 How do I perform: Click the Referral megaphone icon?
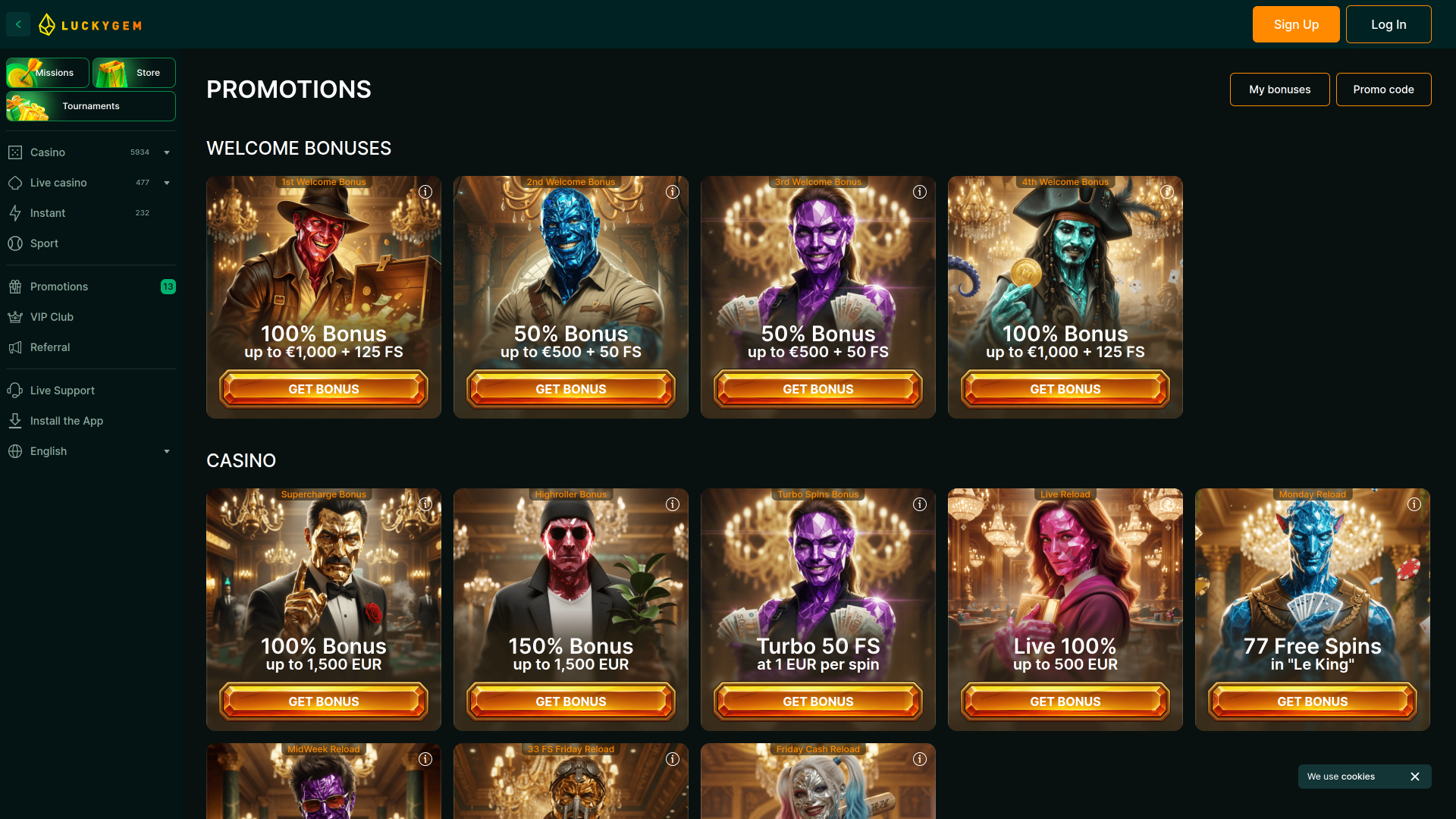16,347
